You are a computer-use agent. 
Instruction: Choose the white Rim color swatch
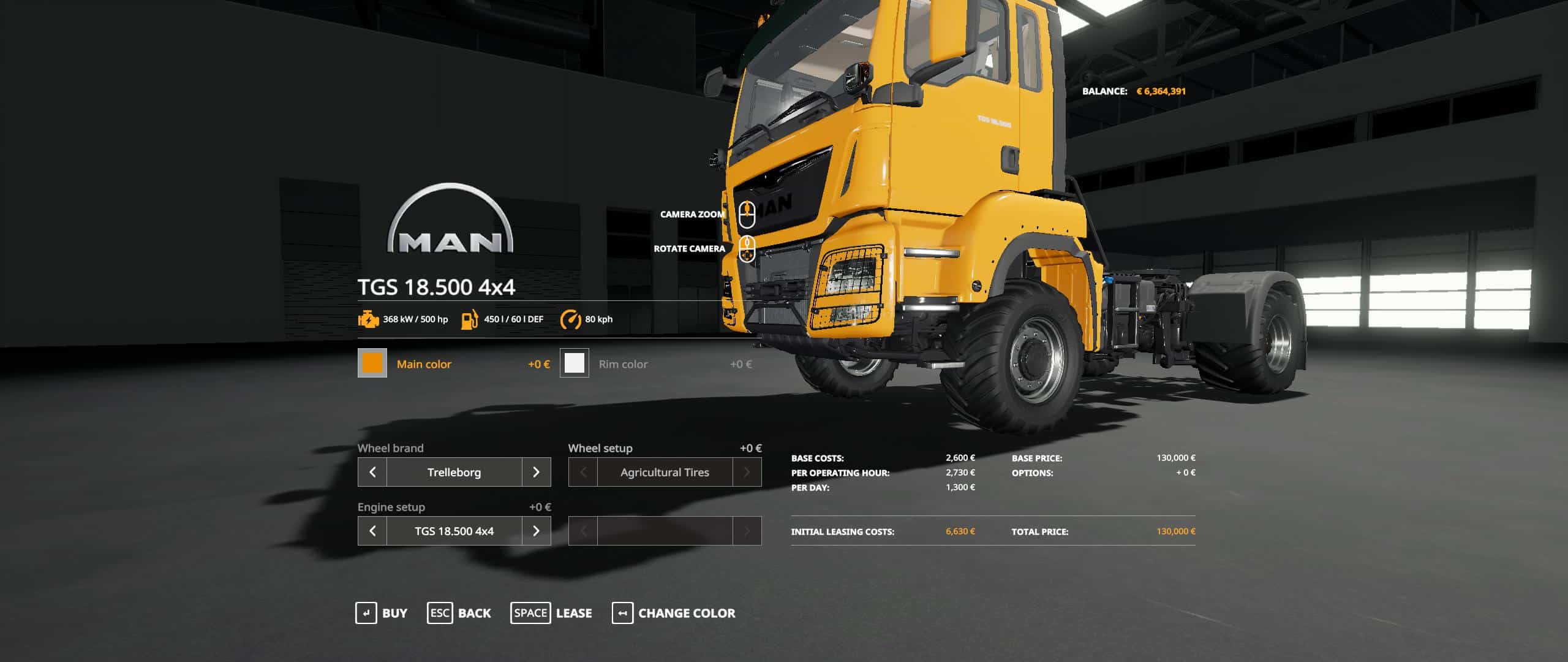pos(574,363)
